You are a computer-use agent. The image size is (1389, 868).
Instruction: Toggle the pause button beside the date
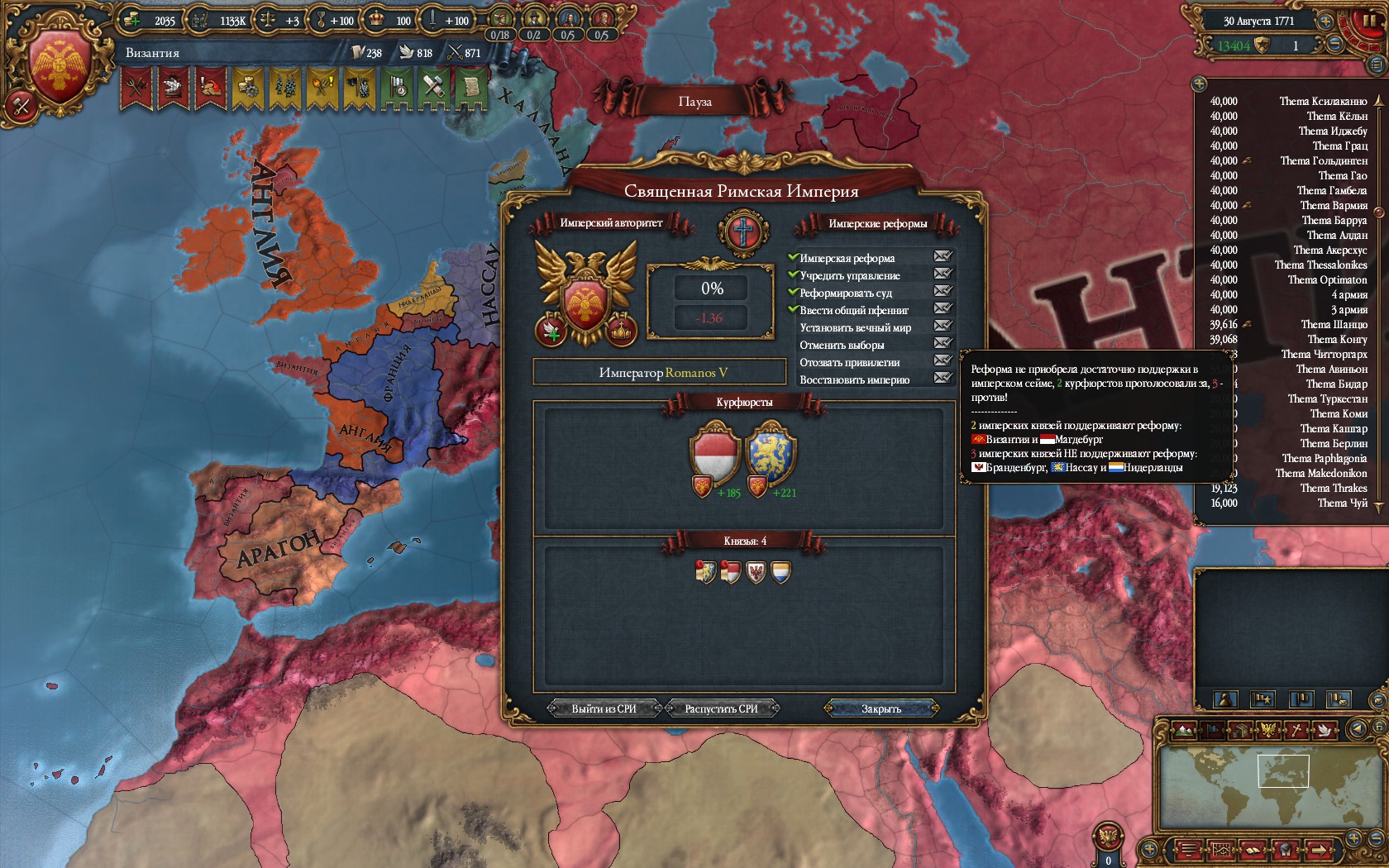pyautogui.click(x=1369, y=22)
